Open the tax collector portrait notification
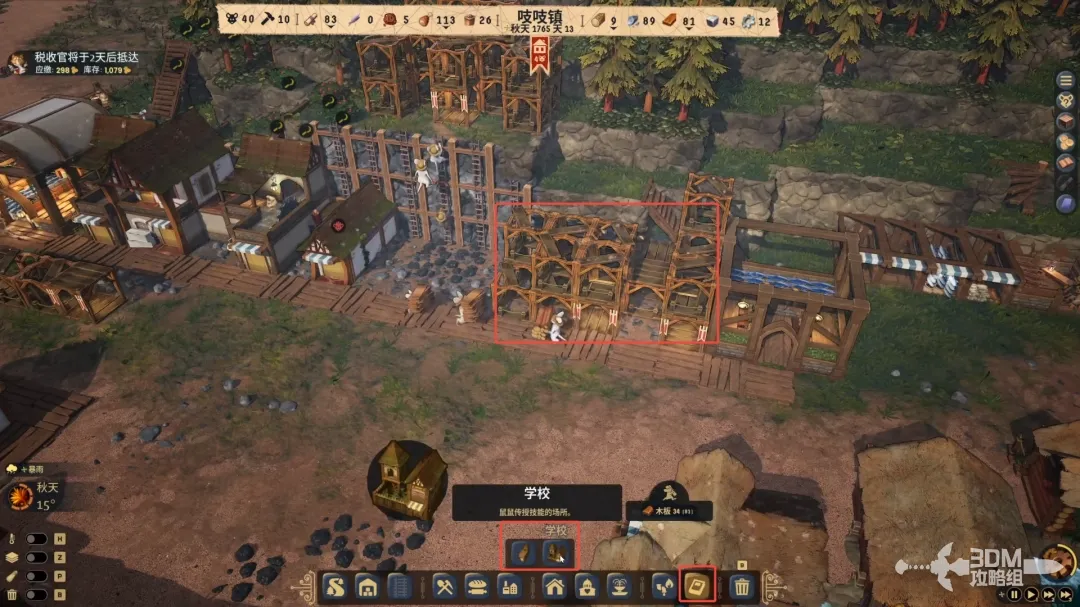 coord(17,63)
